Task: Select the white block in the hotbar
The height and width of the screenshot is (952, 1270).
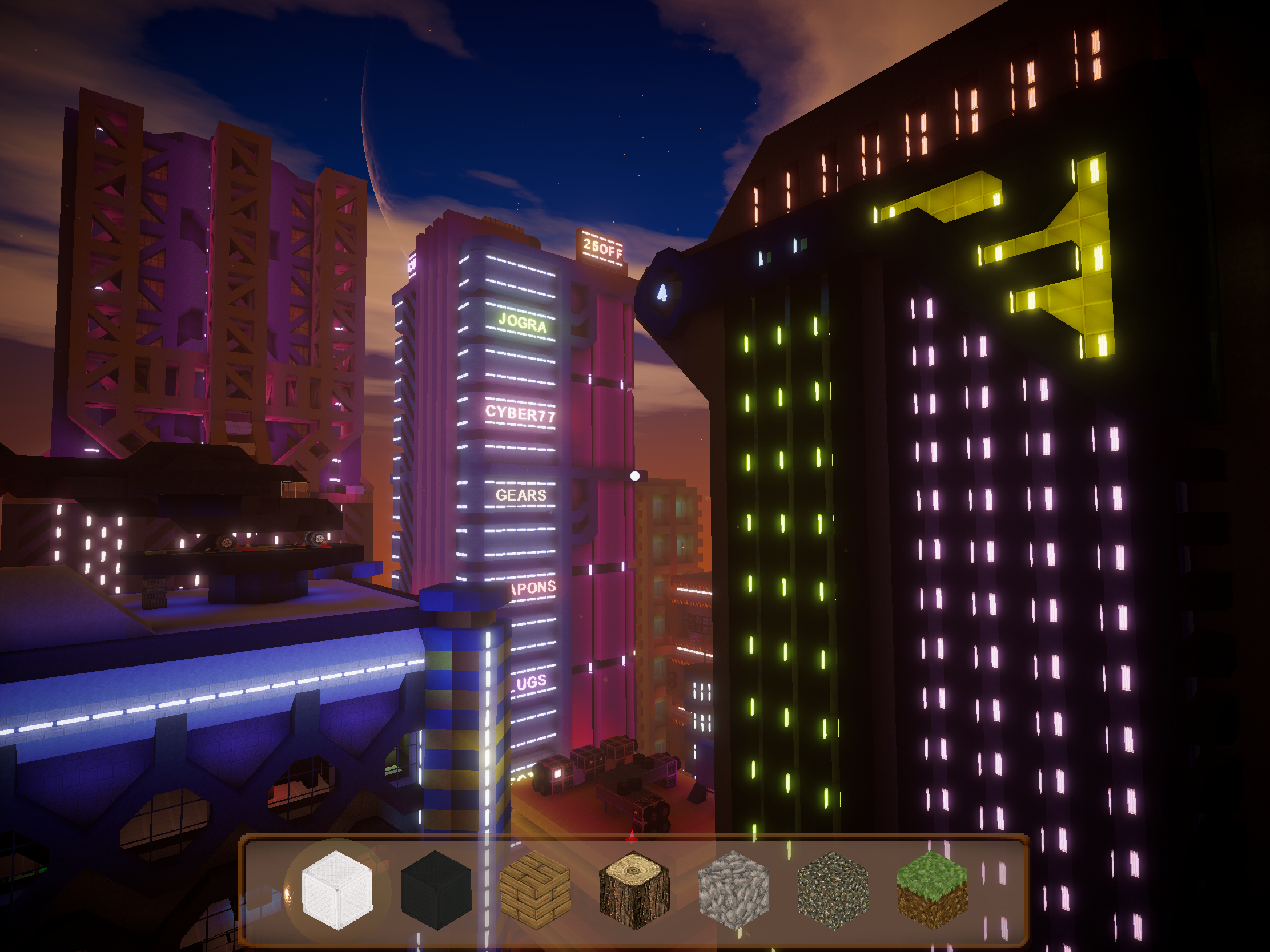Action: click(x=337, y=890)
